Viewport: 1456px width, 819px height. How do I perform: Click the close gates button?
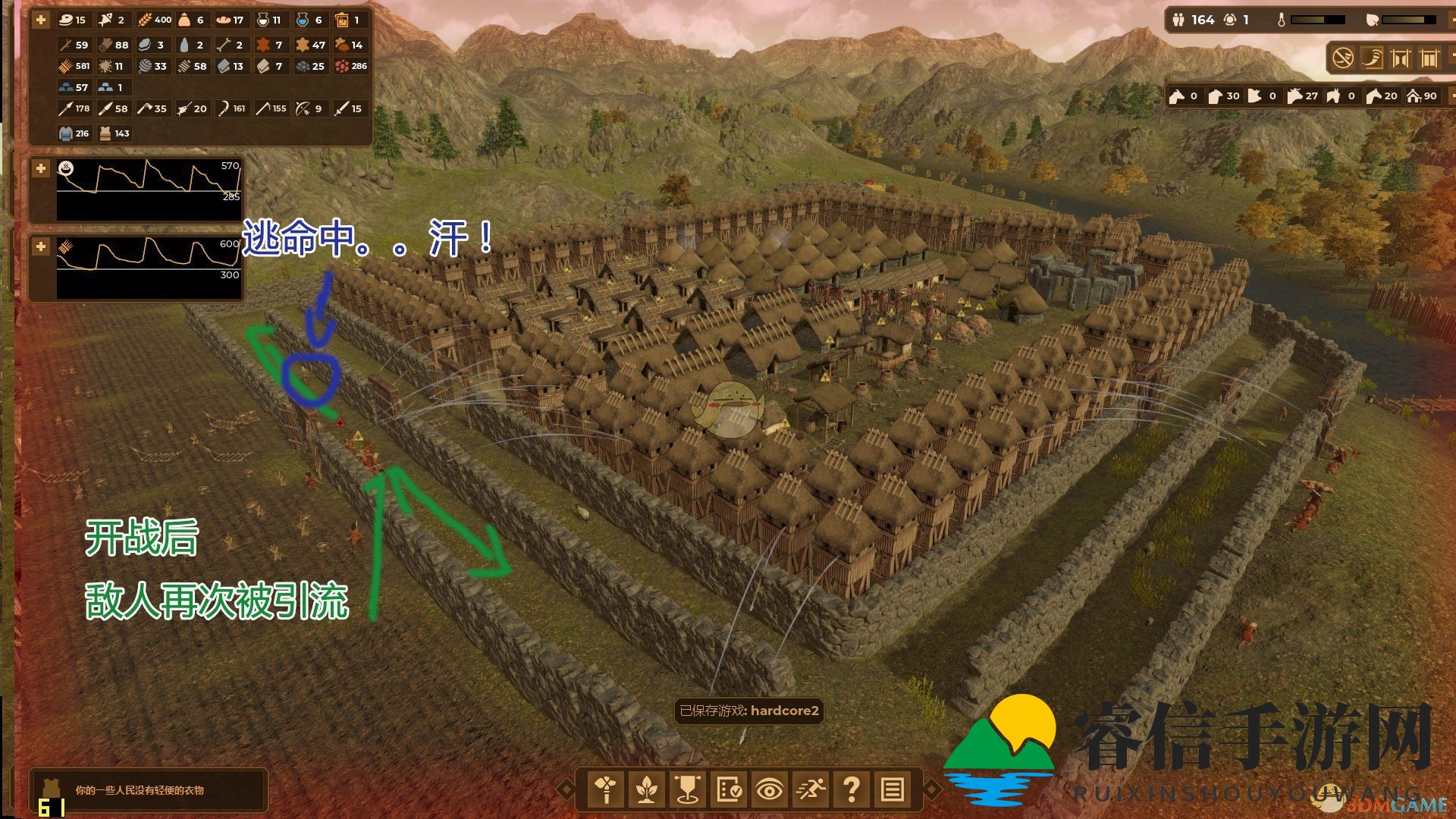[1429, 58]
